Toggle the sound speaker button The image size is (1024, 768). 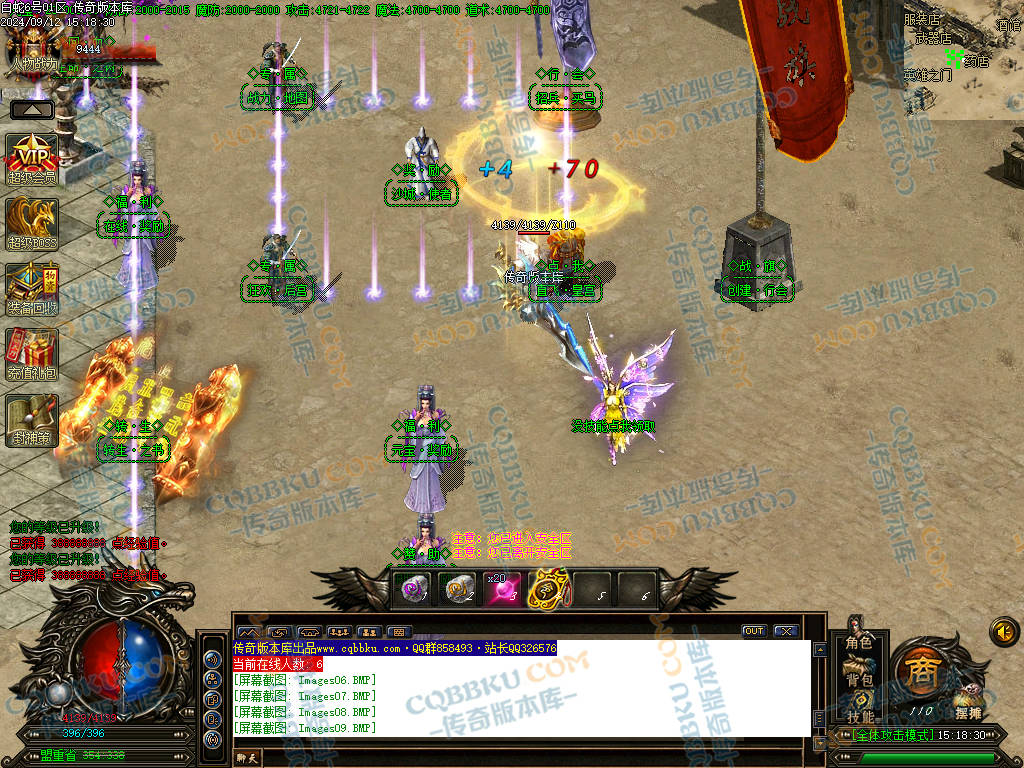pos(1002,631)
